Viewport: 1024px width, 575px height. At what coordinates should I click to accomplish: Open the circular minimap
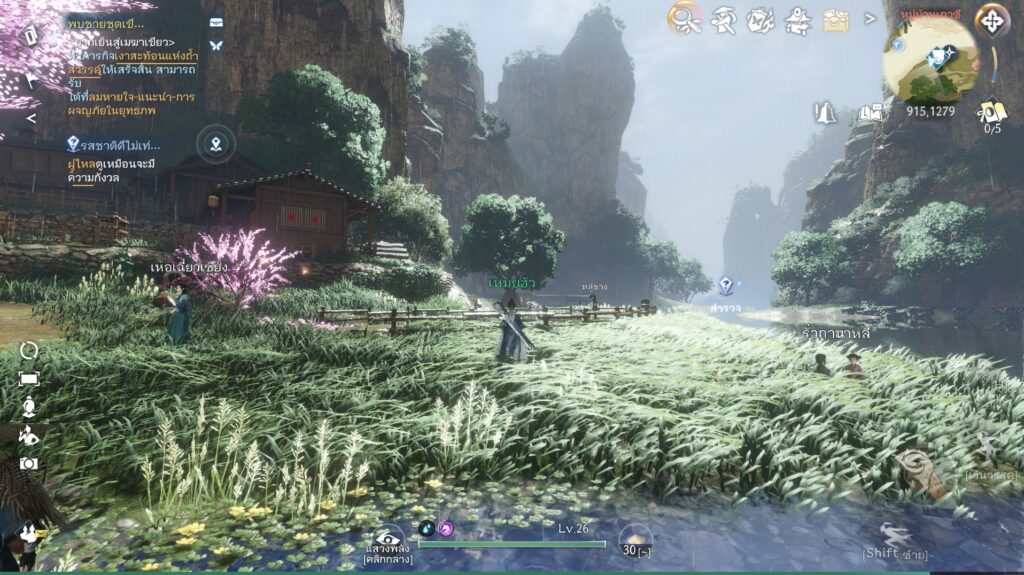(x=930, y=58)
